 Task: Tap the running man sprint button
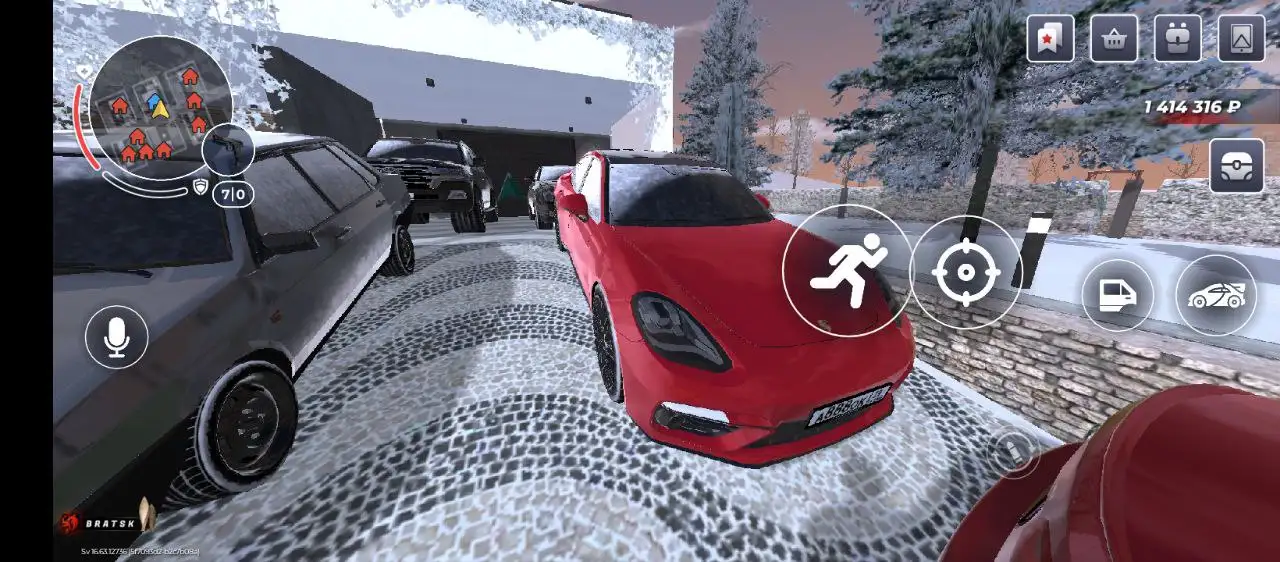pyautogui.click(x=847, y=270)
